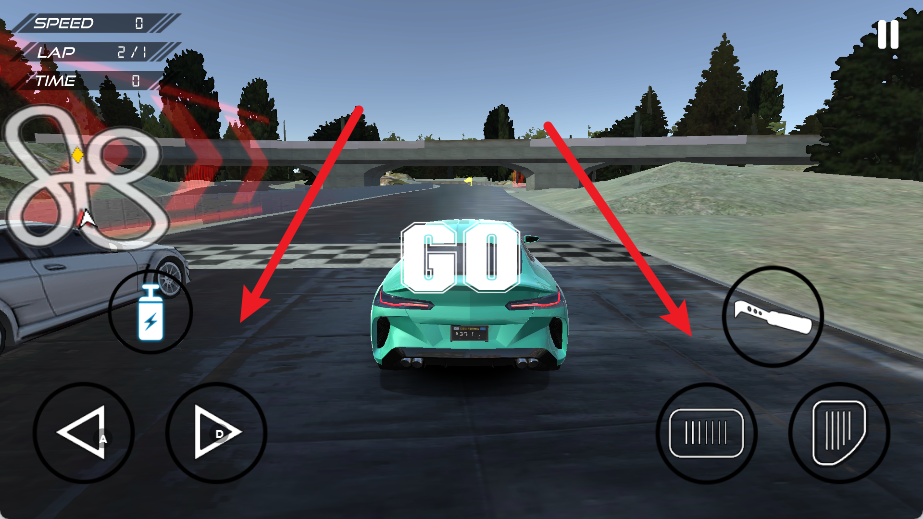Open the track minimap

(x=84, y=176)
